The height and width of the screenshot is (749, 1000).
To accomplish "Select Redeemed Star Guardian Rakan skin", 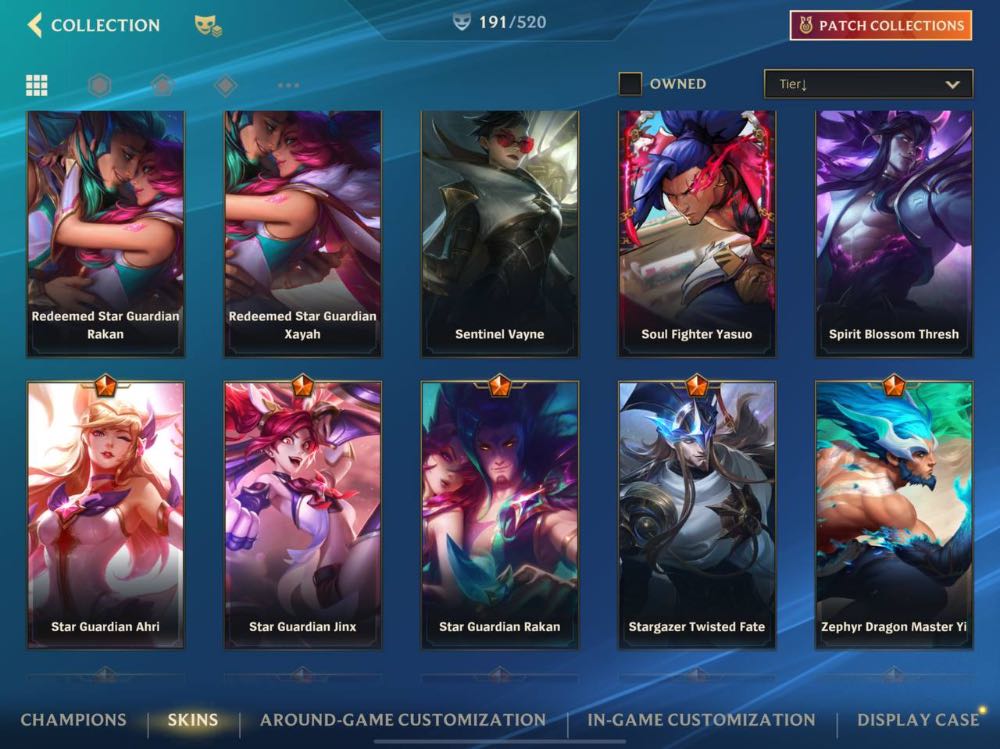I will point(106,233).
